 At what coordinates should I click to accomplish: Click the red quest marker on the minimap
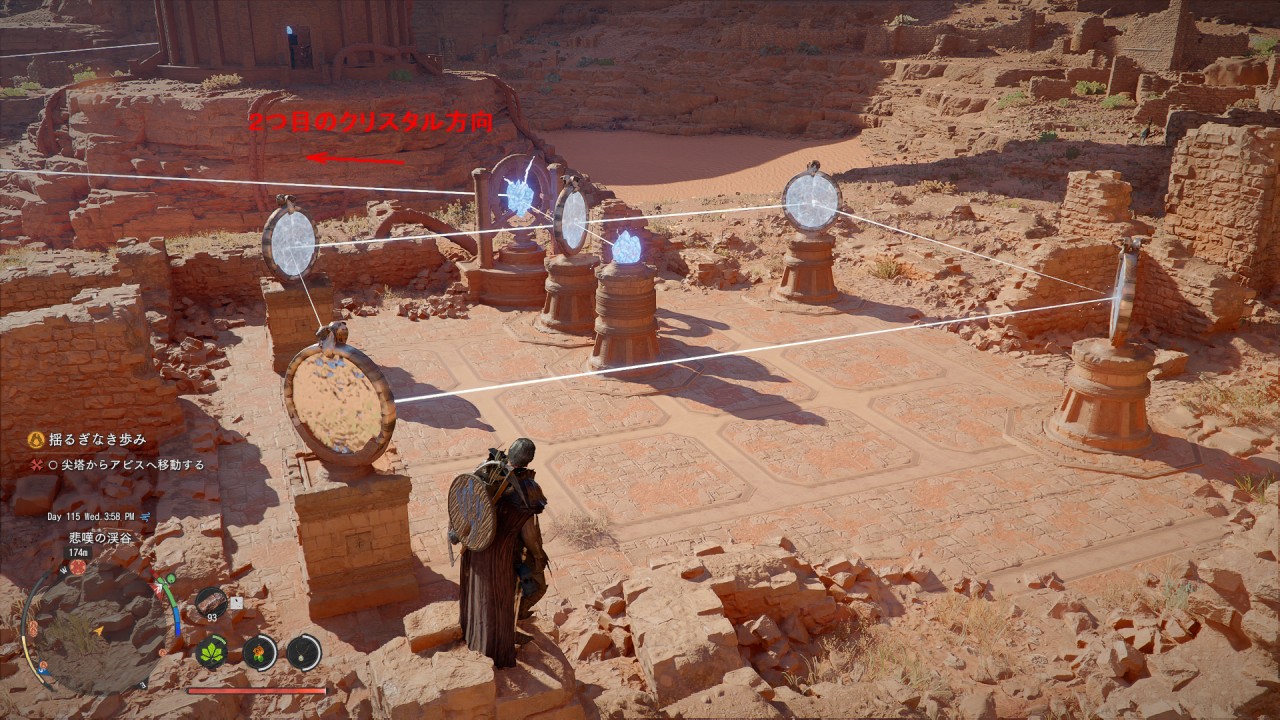(x=77, y=567)
